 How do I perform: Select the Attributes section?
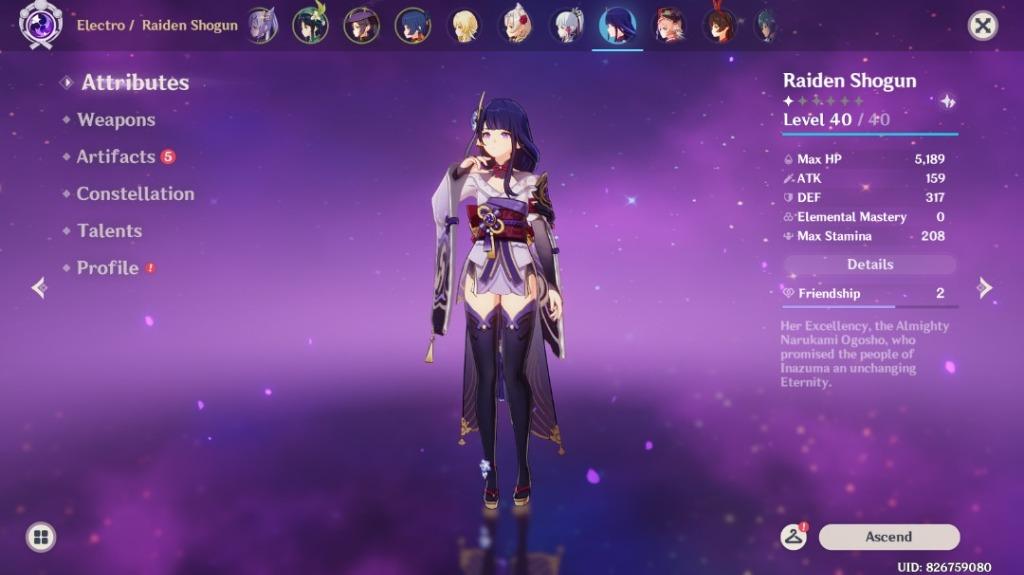pos(135,83)
